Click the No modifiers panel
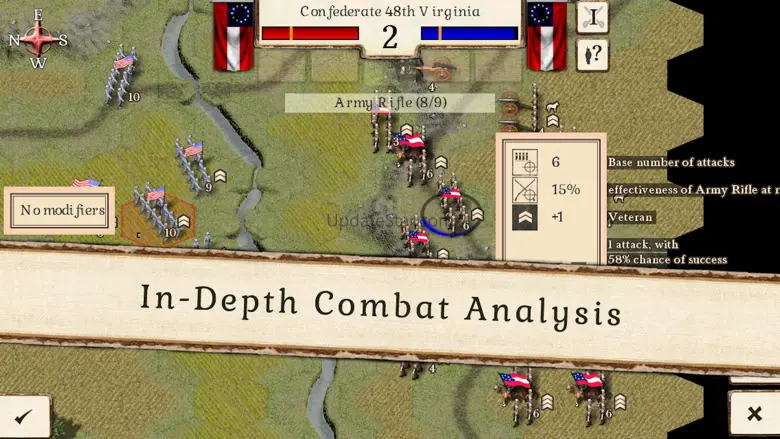The image size is (780, 439). (x=62, y=210)
